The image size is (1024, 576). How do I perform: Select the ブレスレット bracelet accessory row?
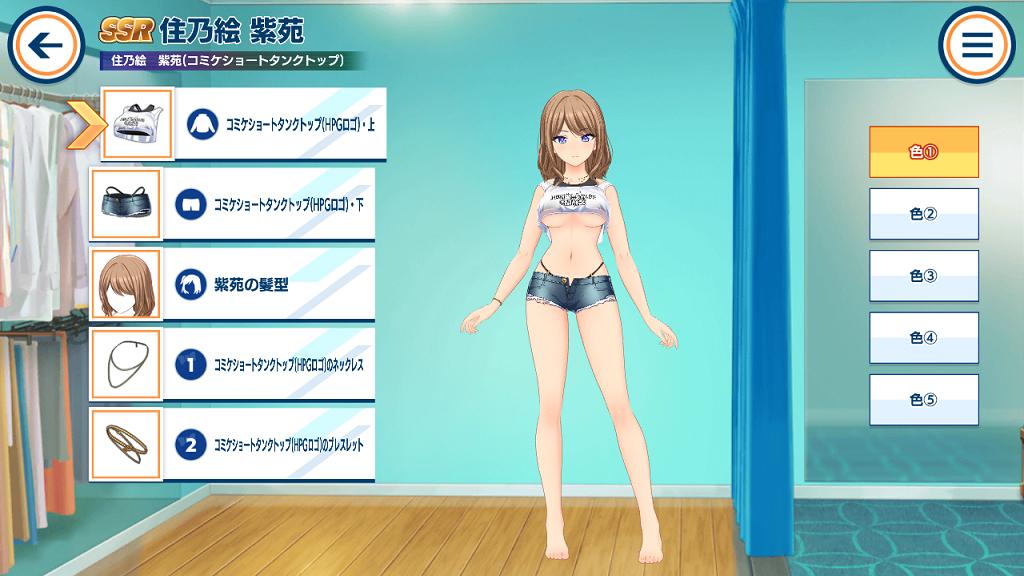click(268, 444)
